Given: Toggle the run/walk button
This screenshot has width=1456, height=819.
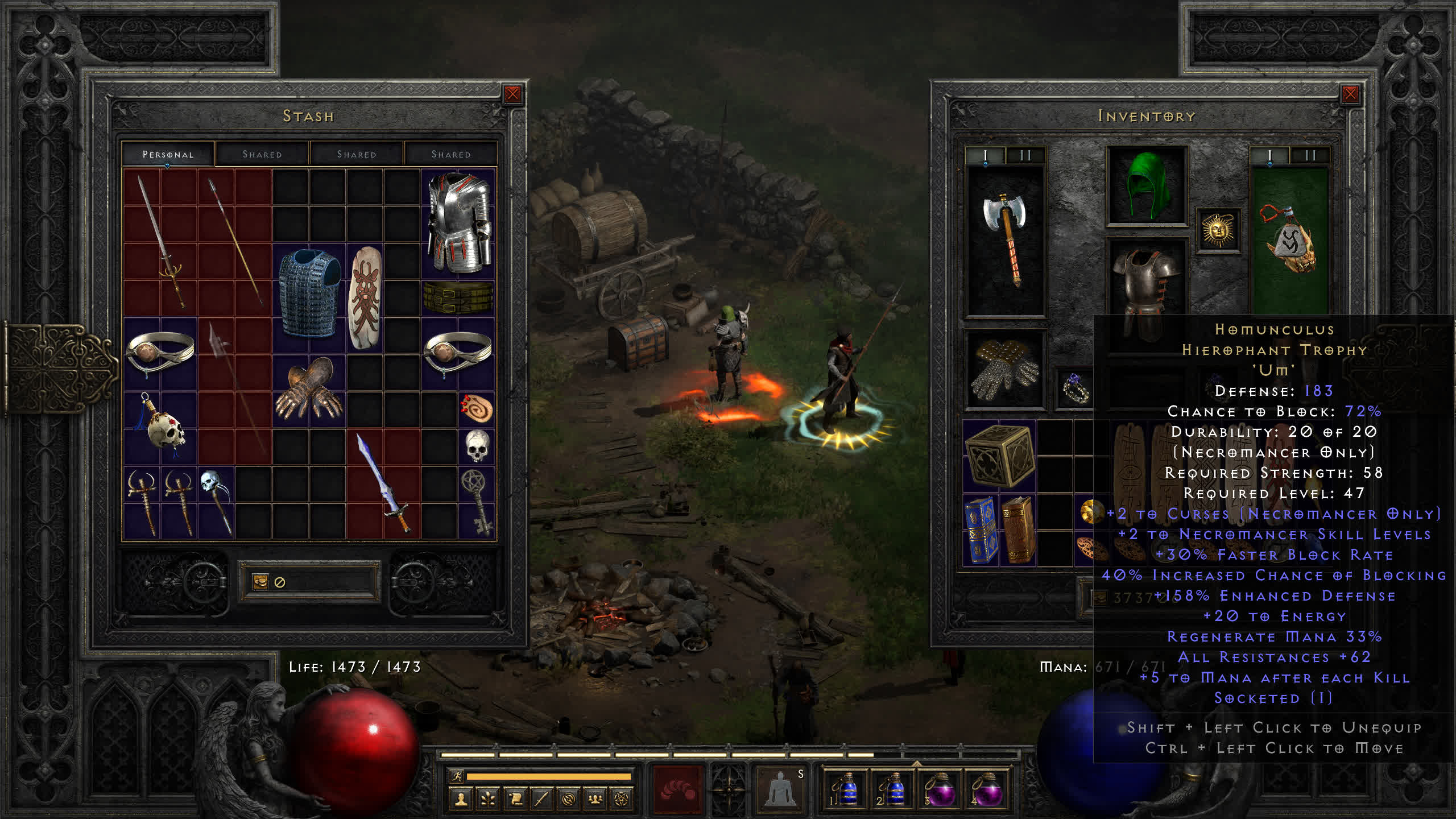Looking at the screenshot, I should tap(457, 776).
